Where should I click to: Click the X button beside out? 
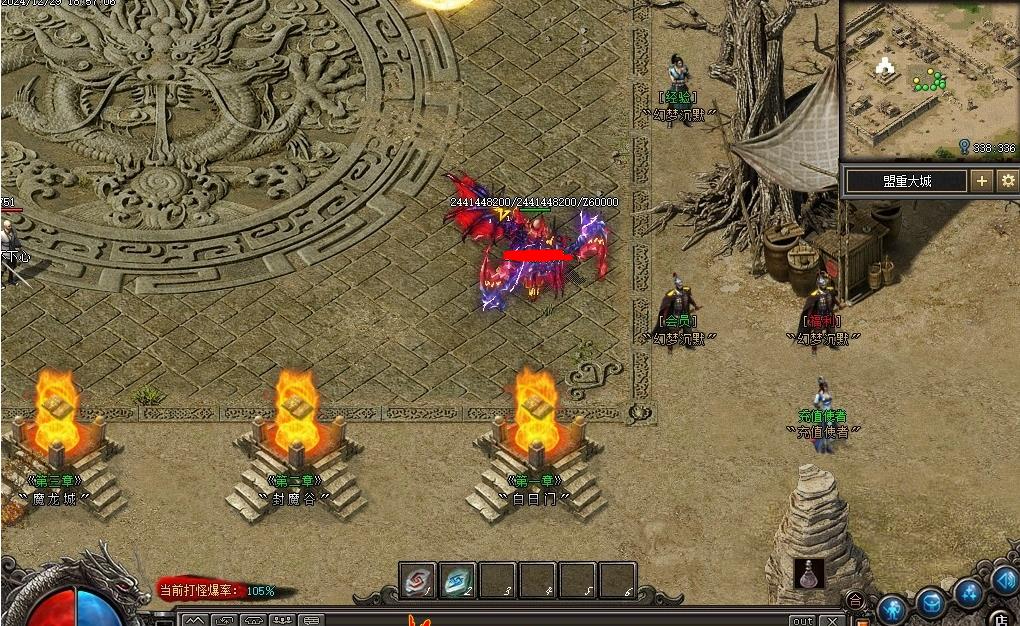tap(834, 621)
